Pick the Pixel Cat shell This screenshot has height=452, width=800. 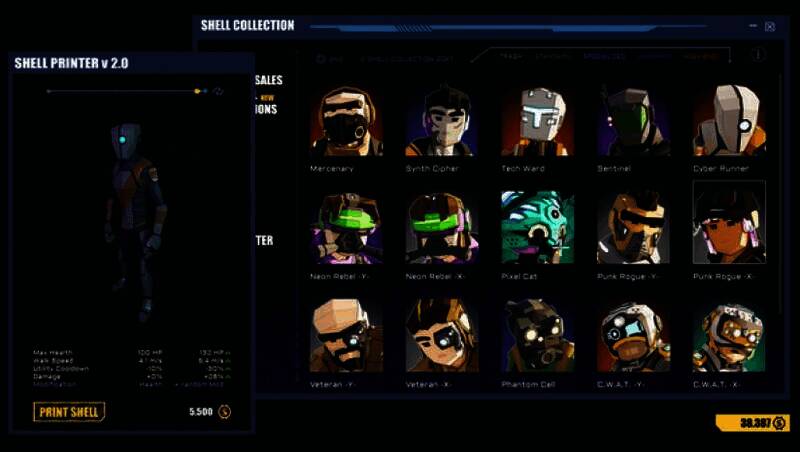[x=537, y=227]
